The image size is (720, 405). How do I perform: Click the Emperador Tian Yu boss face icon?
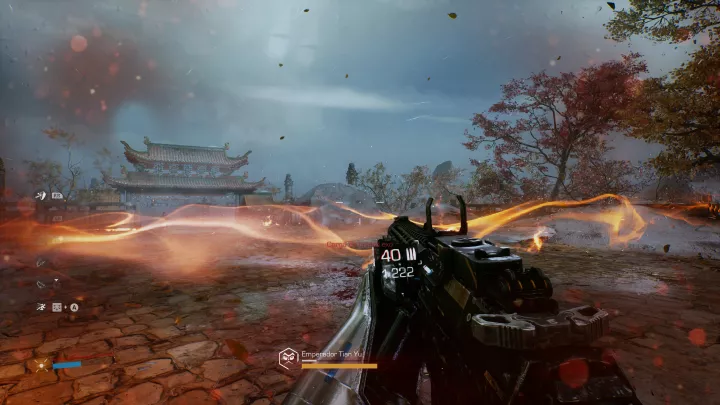click(287, 355)
